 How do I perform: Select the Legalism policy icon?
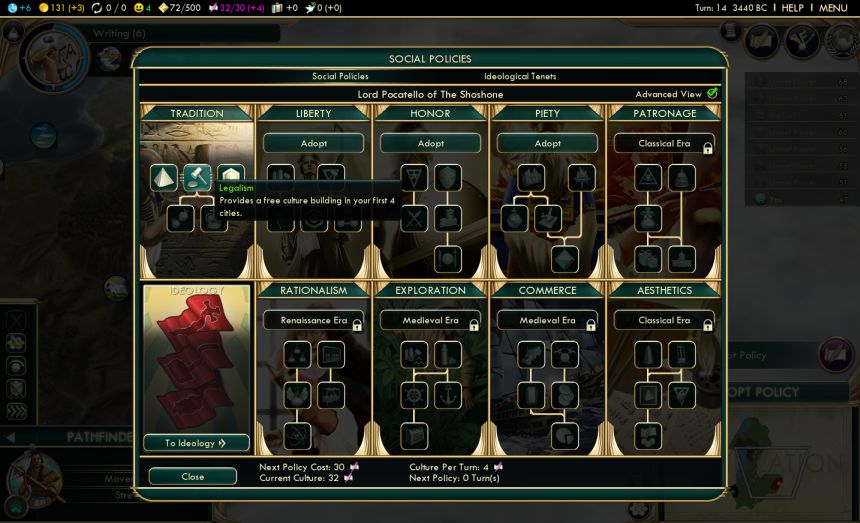197,178
